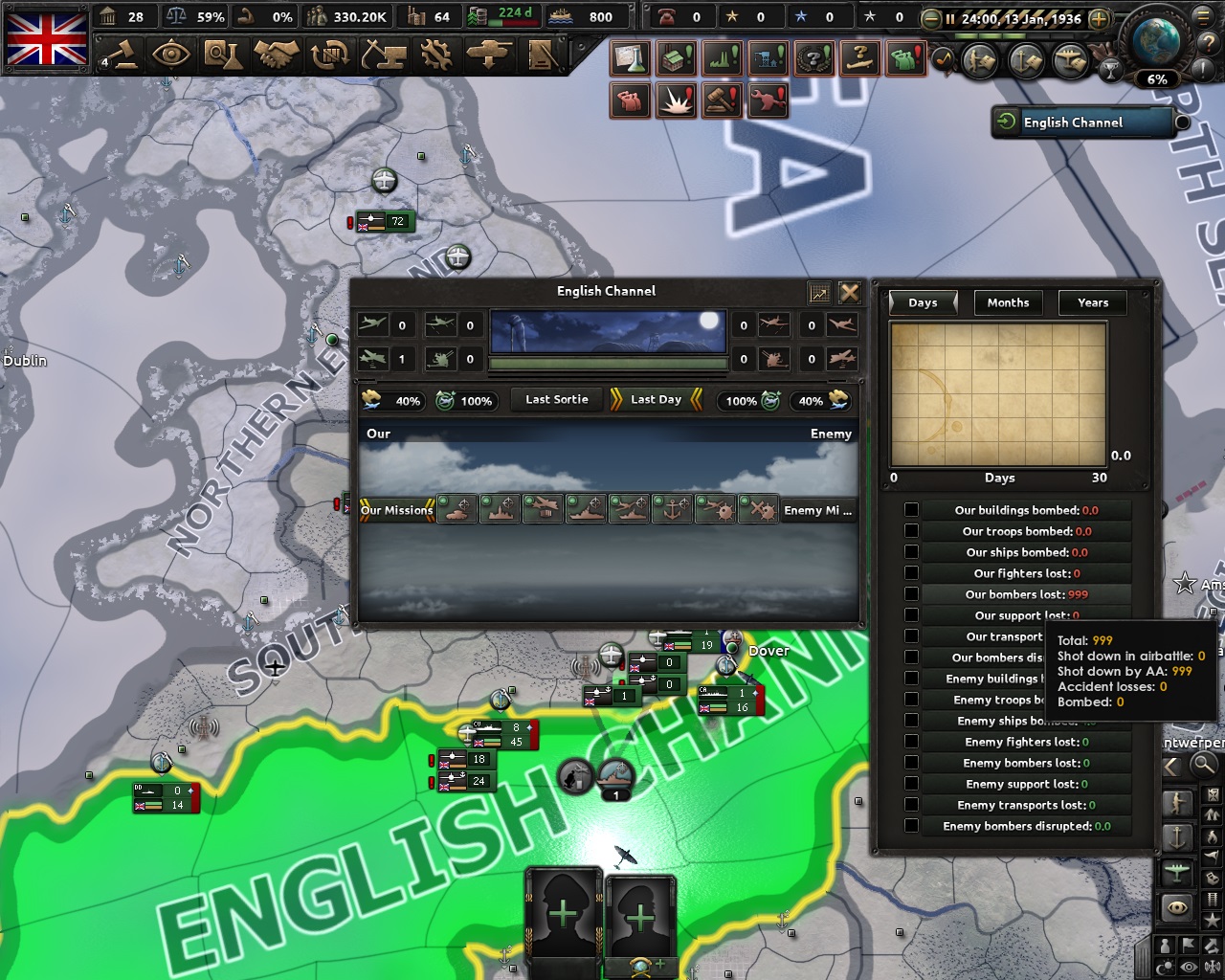Switch to the Years graph tab
The image size is (1225, 980).
1092,302
